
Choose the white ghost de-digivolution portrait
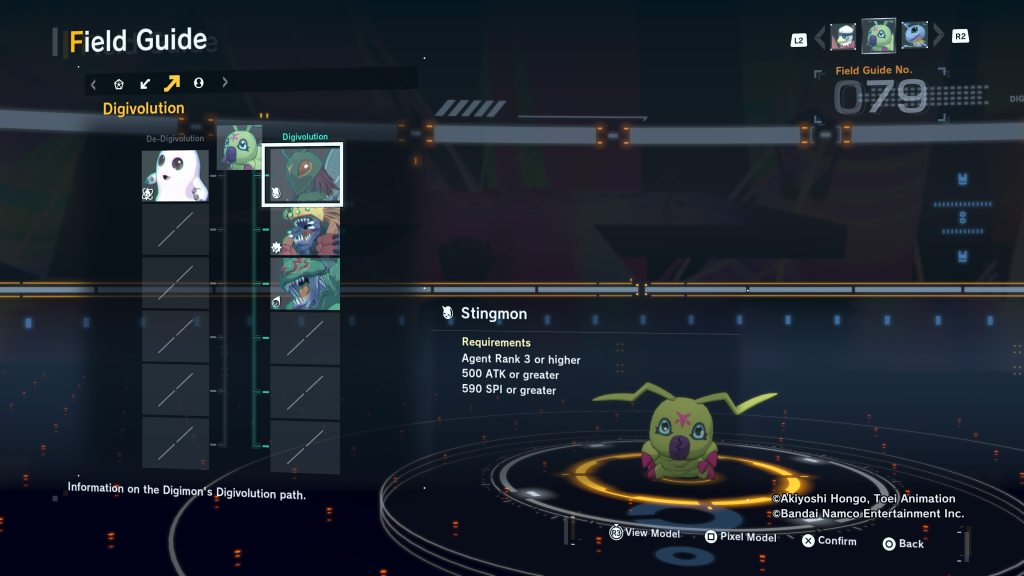point(175,175)
